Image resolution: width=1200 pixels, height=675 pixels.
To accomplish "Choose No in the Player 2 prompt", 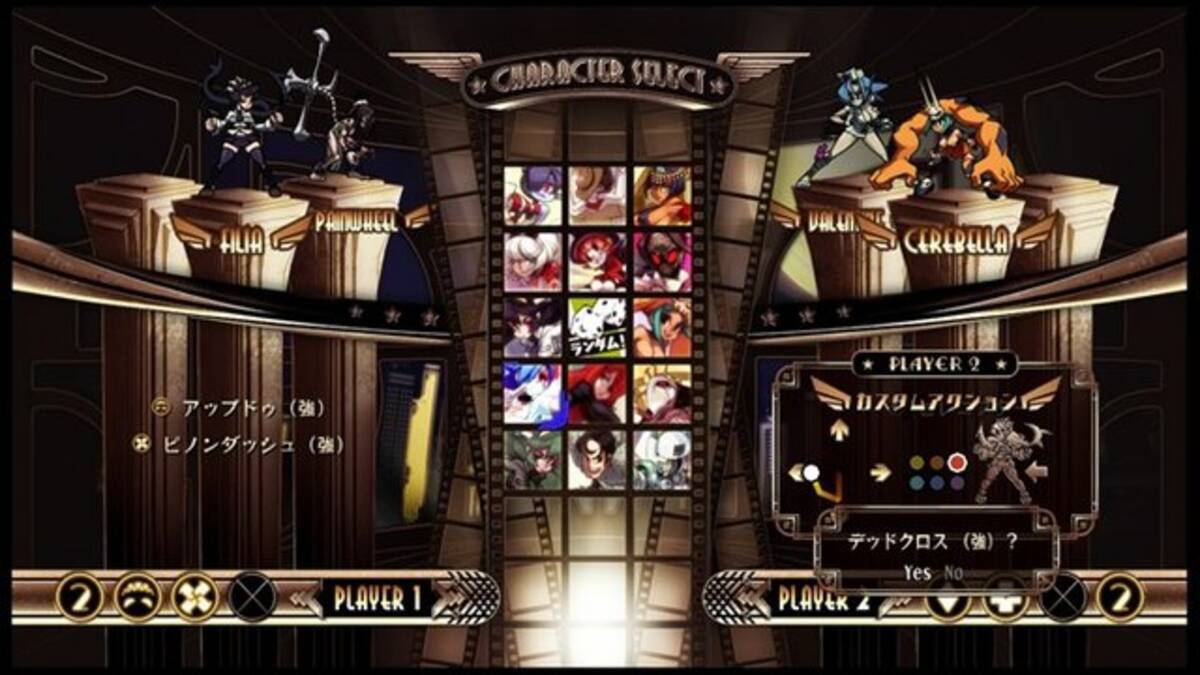I will (x=954, y=573).
